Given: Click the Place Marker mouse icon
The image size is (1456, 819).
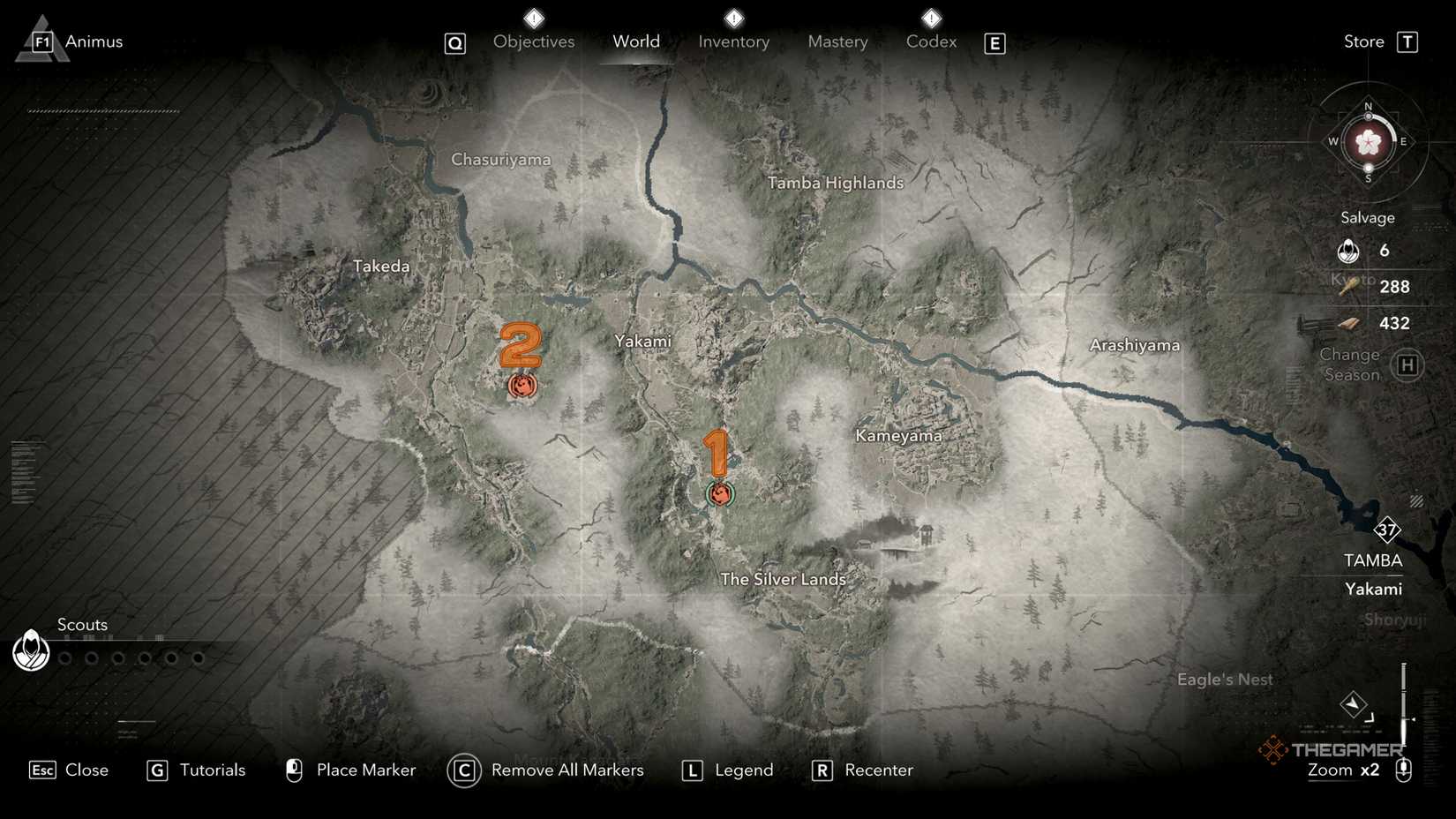Looking at the screenshot, I should [x=292, y=770].
